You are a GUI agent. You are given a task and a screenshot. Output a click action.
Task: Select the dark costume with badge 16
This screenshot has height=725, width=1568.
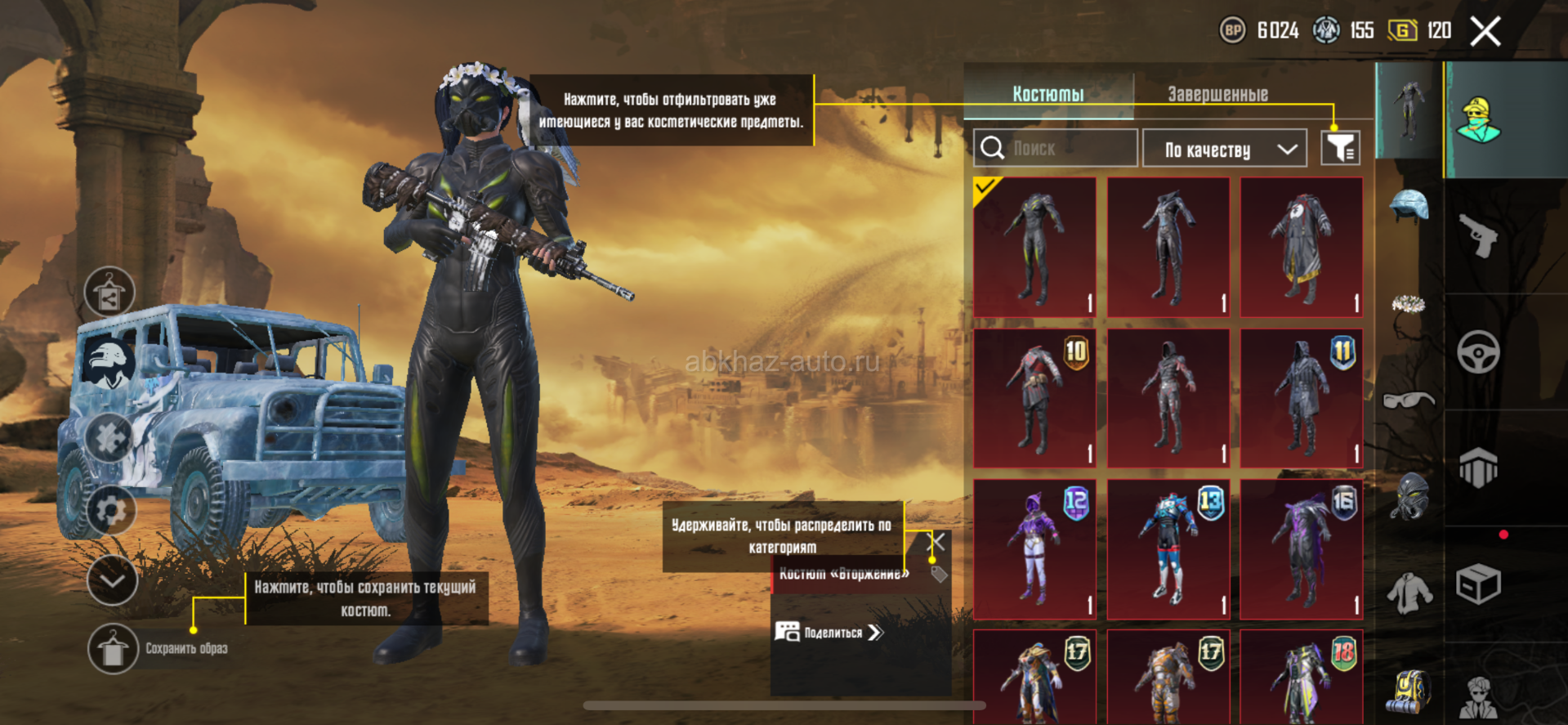(1302, 549)
